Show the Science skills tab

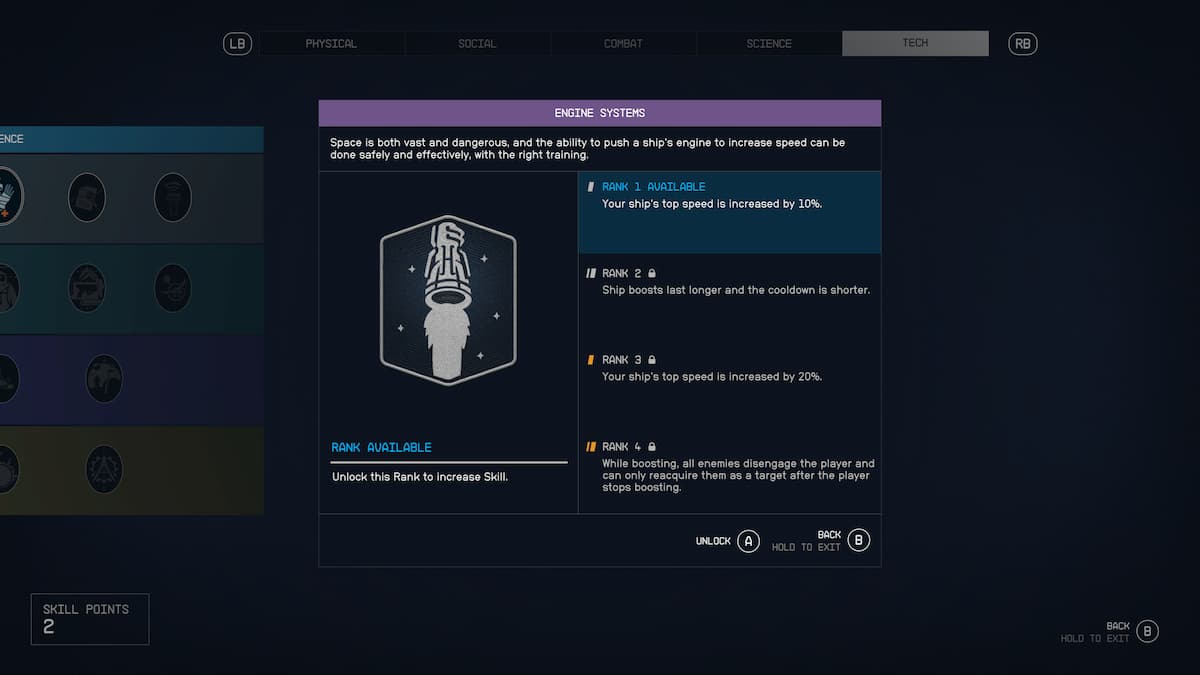[x=769, y=44]
